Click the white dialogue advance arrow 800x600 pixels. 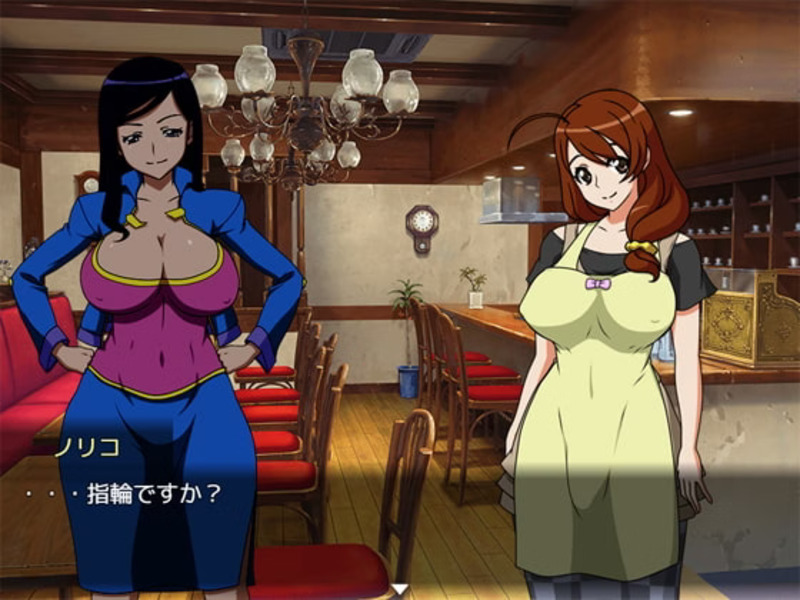click(400, 590)
